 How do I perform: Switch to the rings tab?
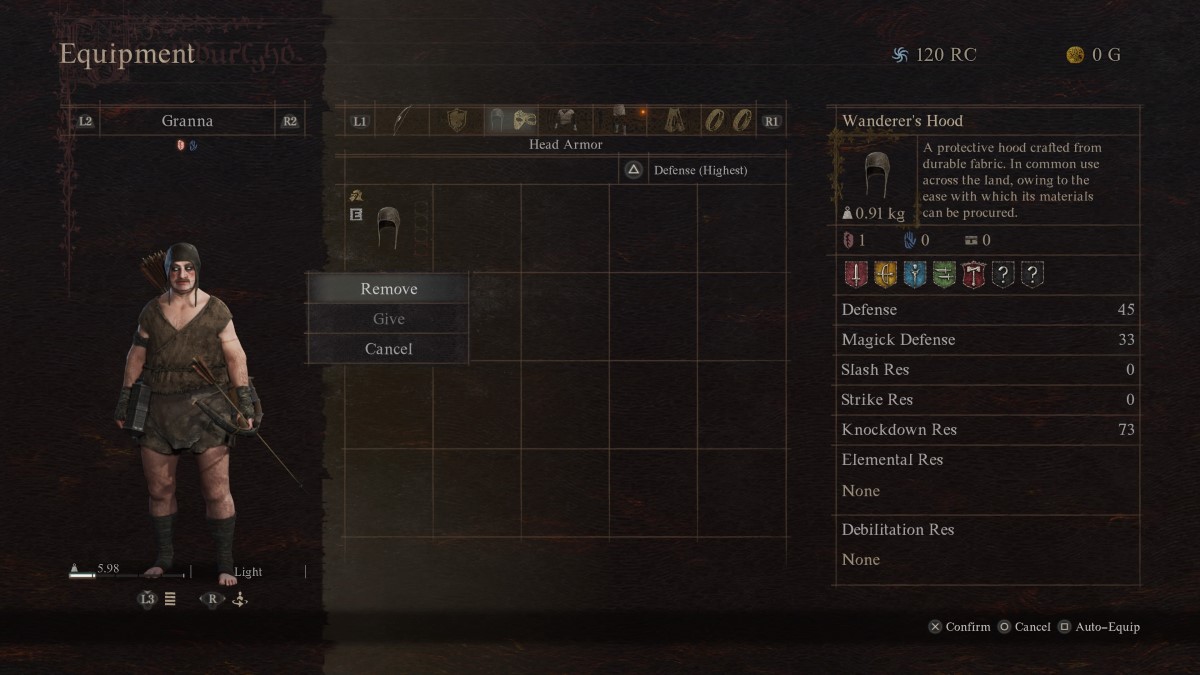click(728, 121)
